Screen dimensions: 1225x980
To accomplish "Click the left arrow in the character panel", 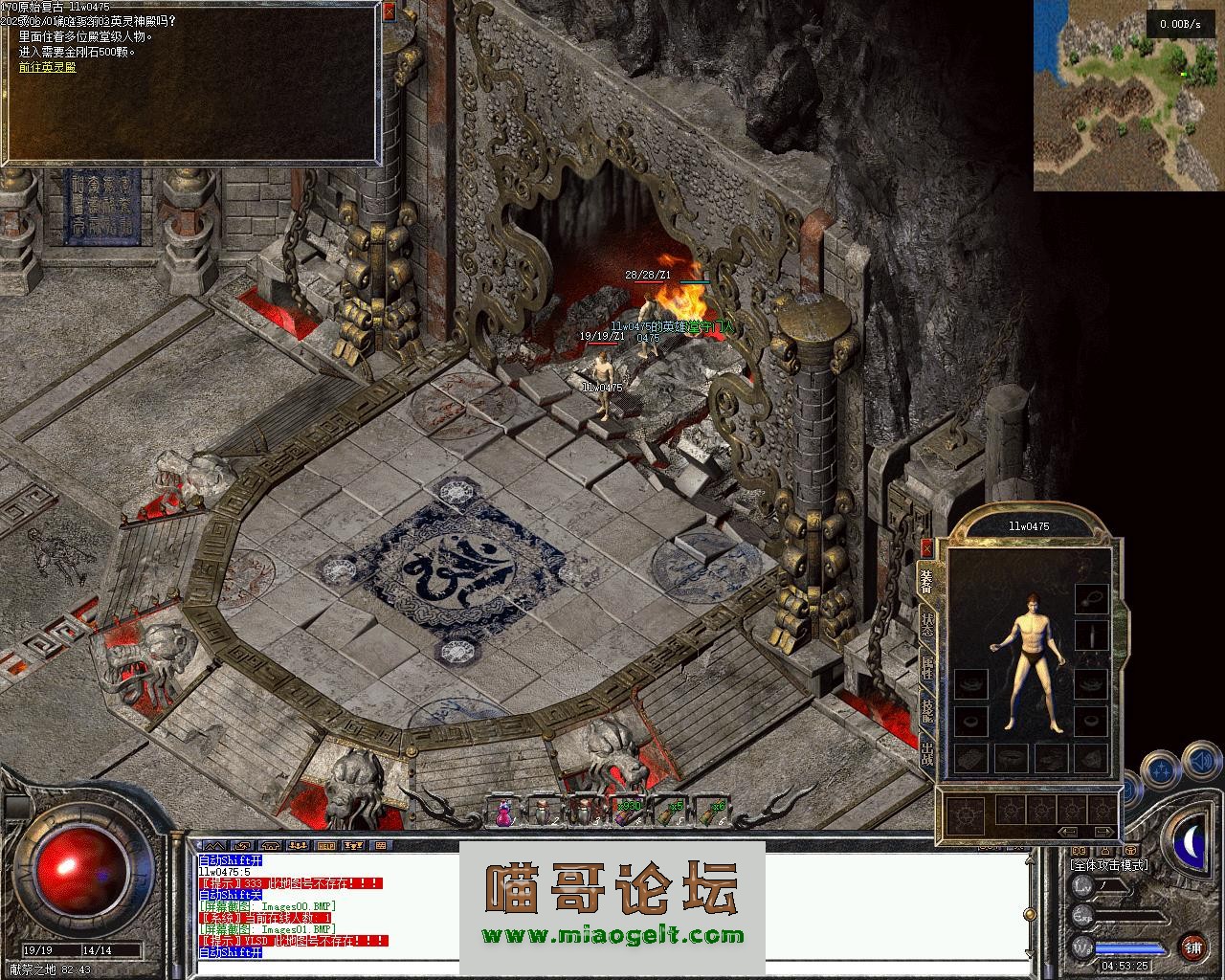I will point(1069,832).
